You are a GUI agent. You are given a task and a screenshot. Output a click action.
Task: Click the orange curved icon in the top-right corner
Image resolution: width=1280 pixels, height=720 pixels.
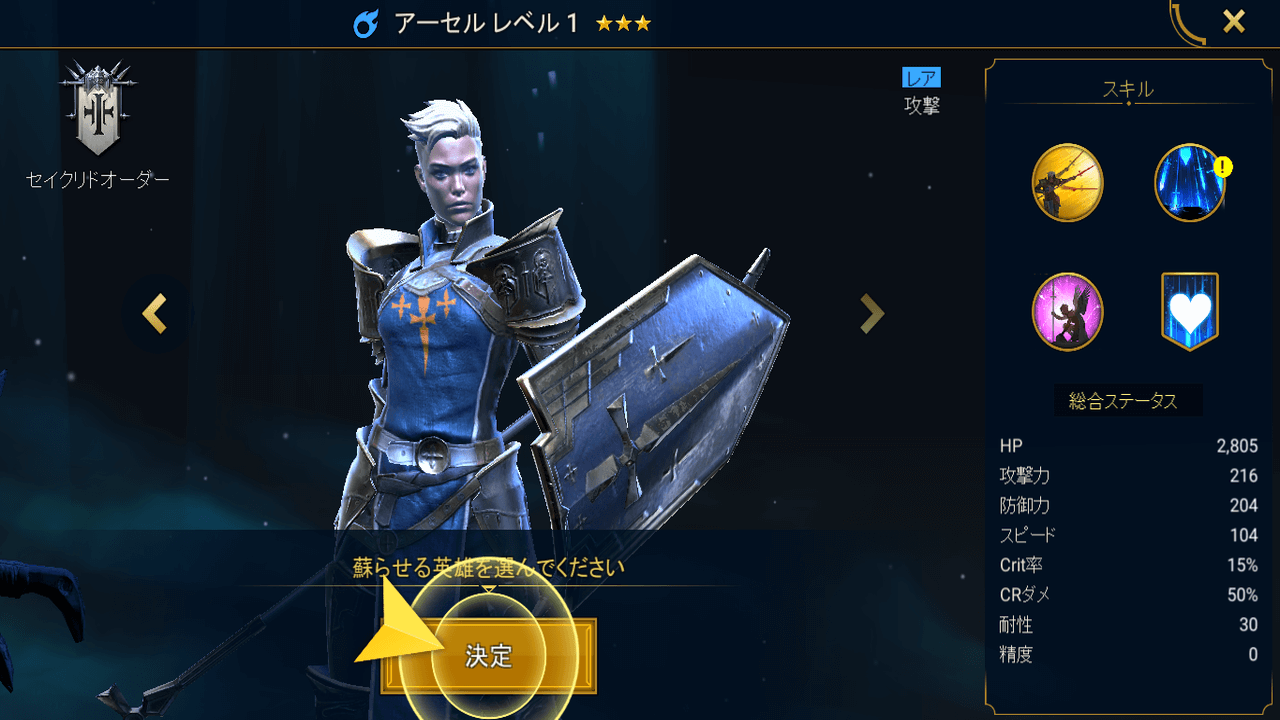[1184, 20]
